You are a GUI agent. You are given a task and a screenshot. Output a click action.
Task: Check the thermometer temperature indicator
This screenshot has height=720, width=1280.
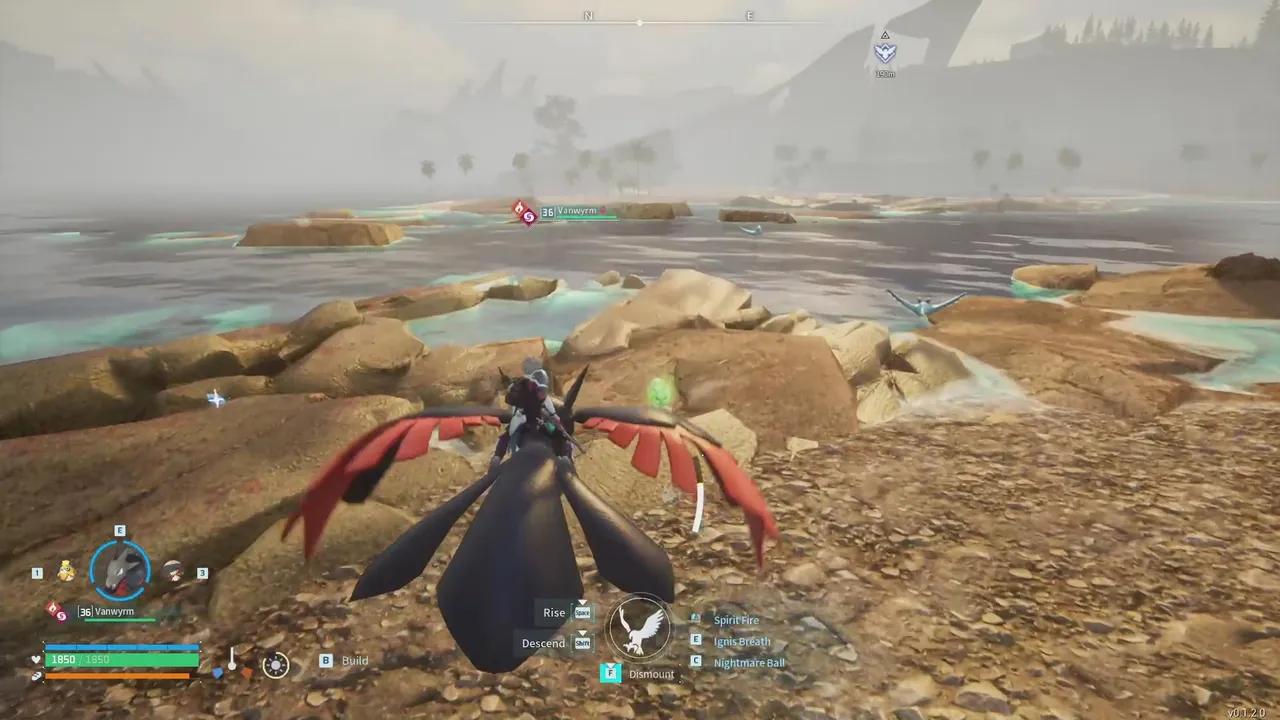[x=232, y=661]
